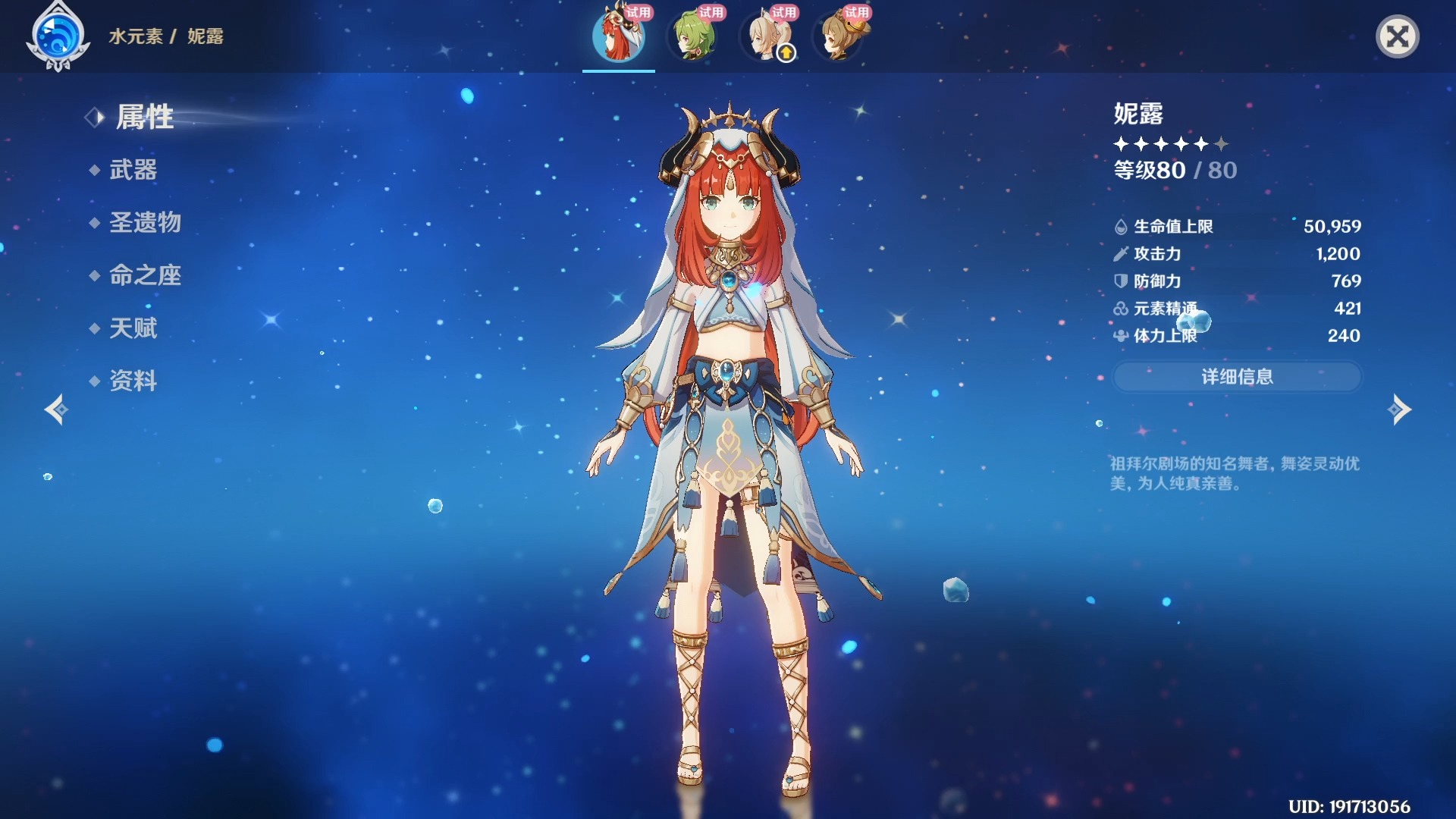
Task: Select the red-haired Nilou trial portrait
Action: (619, 36)
